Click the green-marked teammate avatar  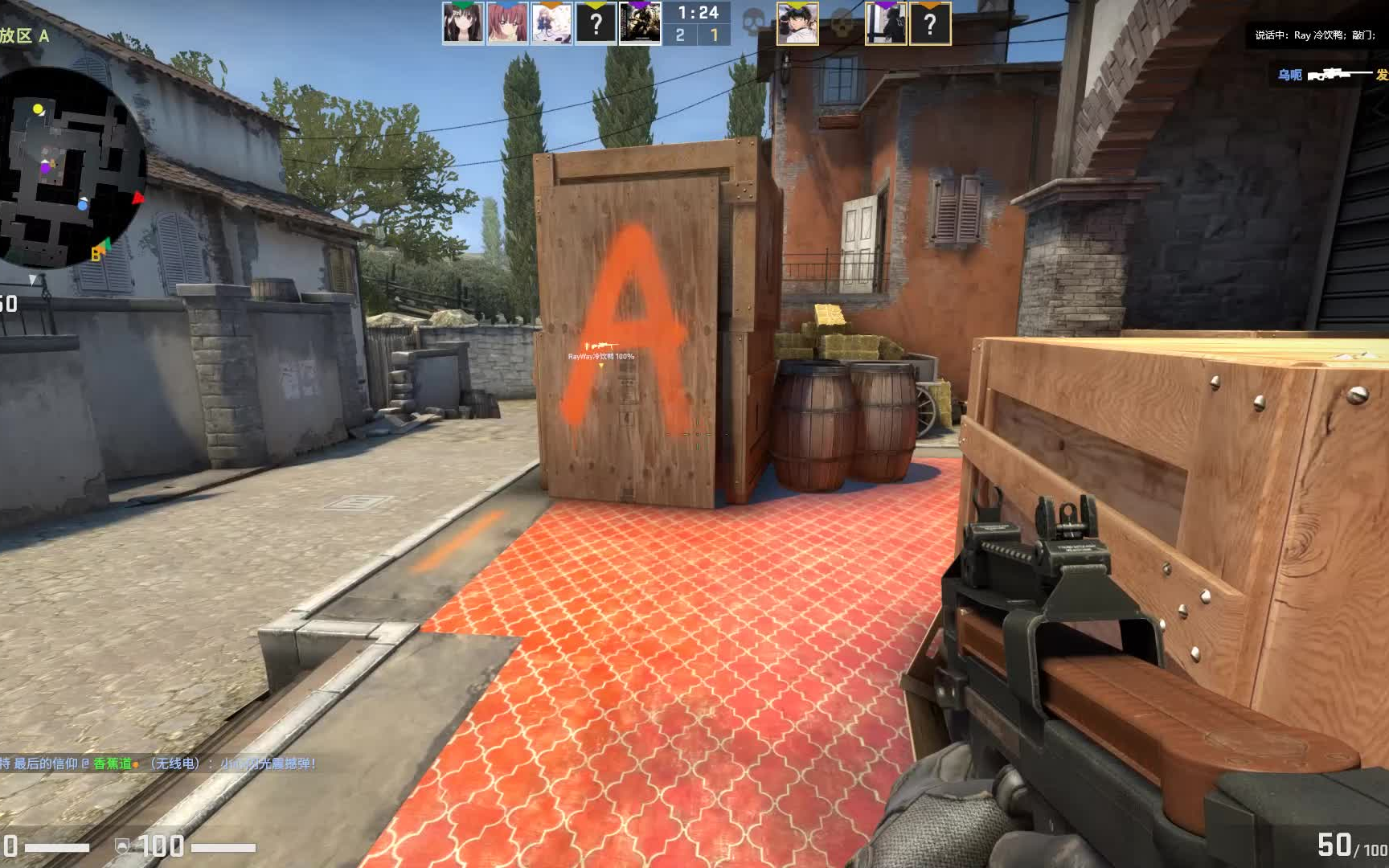(461, 22)
